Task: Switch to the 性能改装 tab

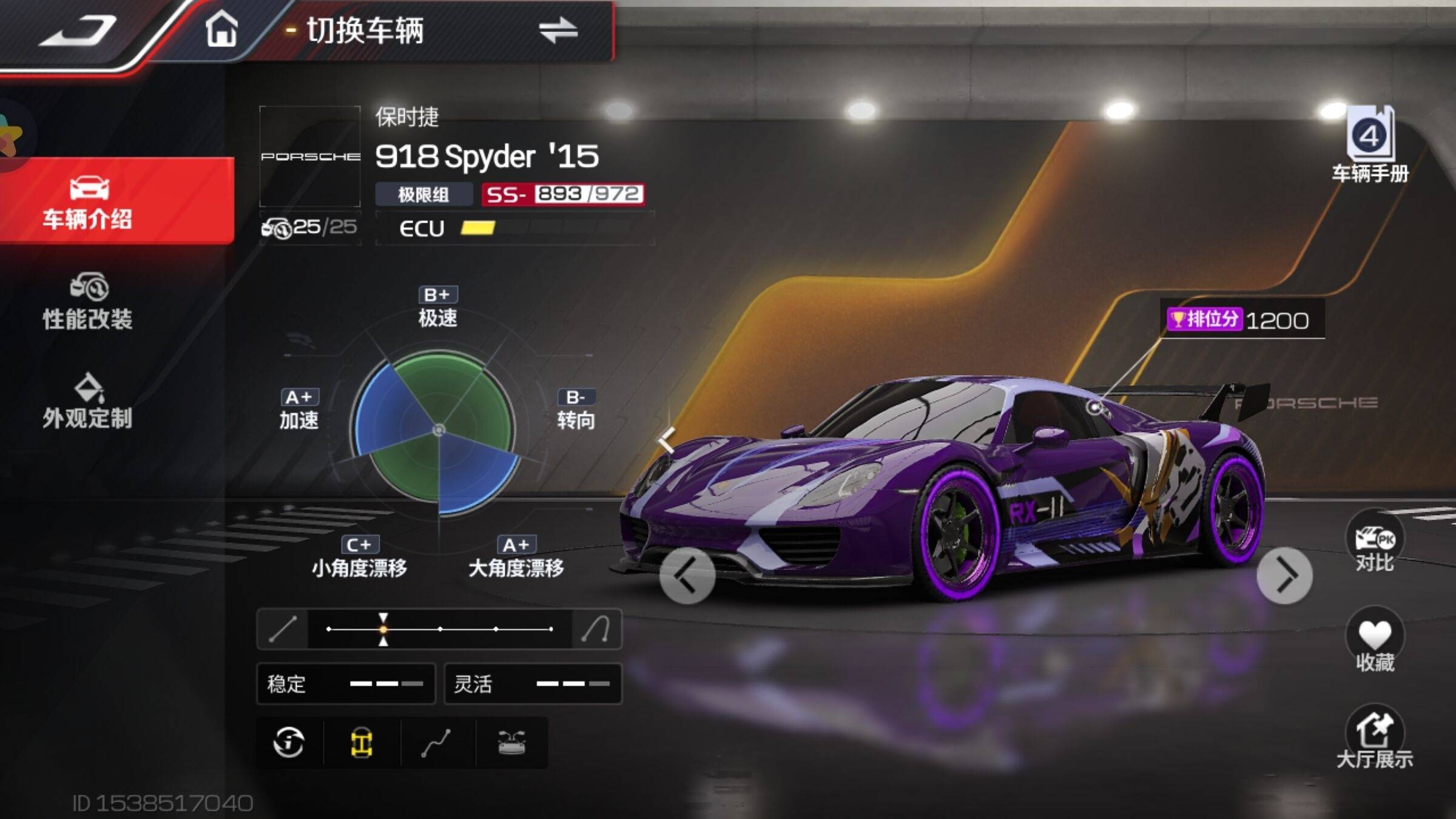Action: click(x=88, y=302)
